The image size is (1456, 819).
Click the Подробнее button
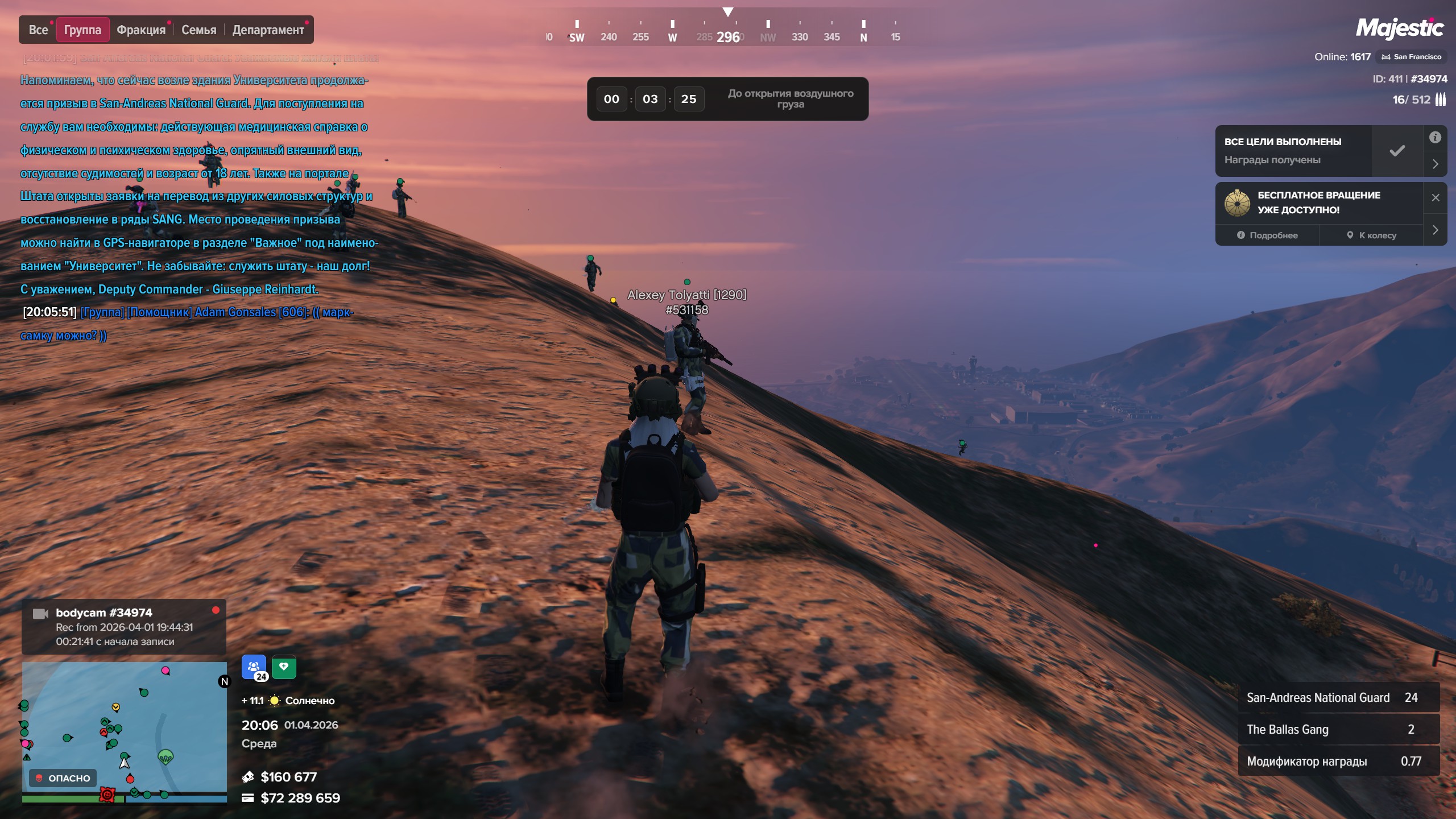point(1267,235)
